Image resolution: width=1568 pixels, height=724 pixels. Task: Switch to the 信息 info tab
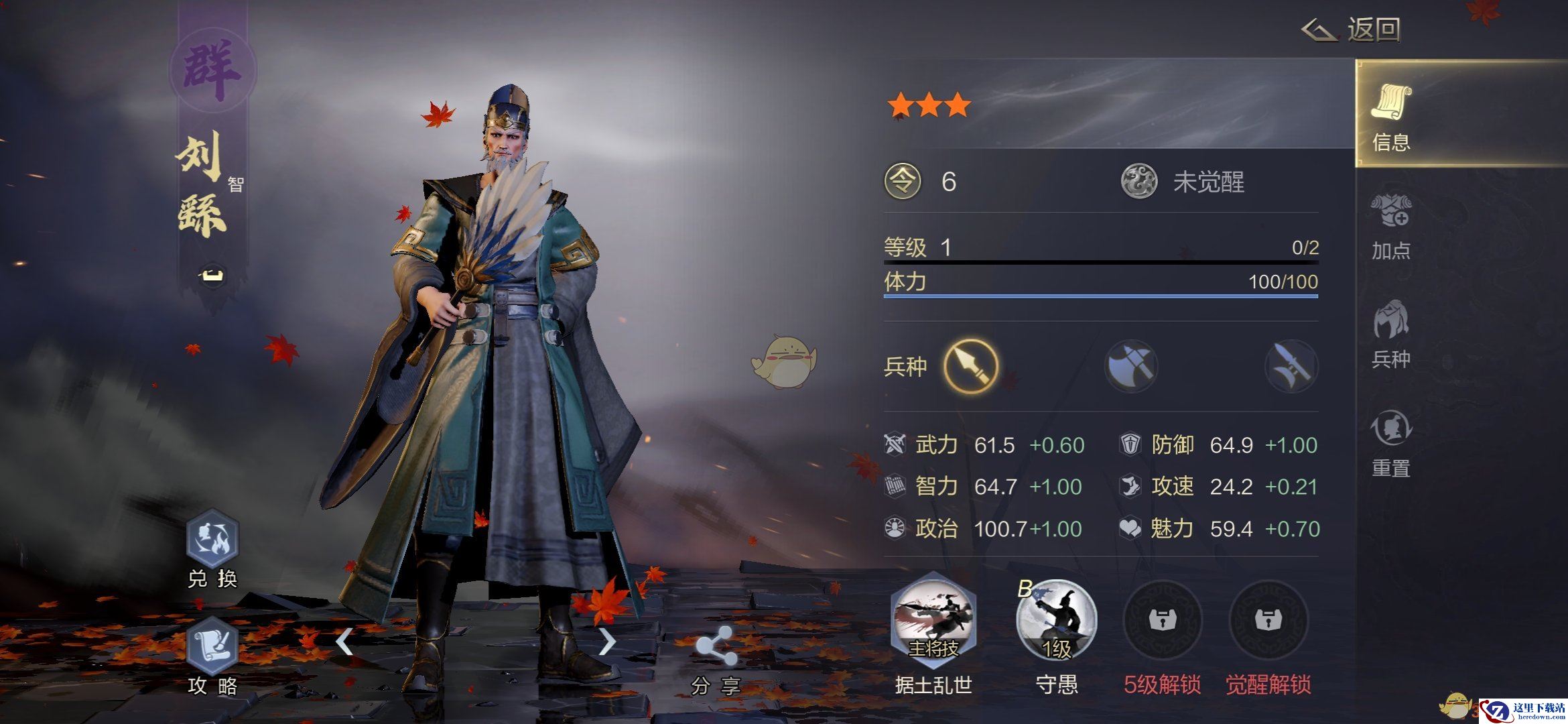point(1391,116)
